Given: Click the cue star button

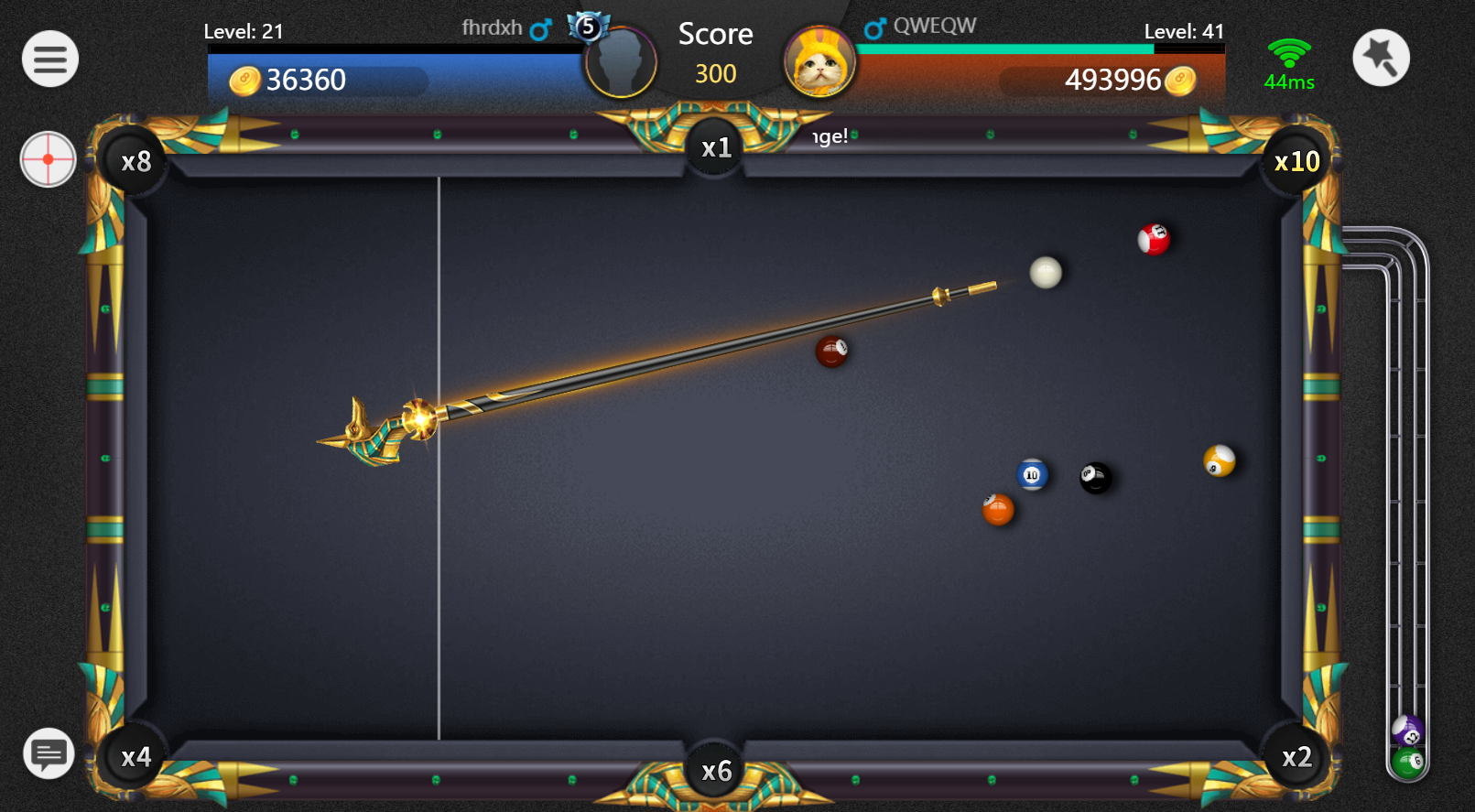Looking at the screenshot, I should pyautogui.click(x=1381, y=59).
